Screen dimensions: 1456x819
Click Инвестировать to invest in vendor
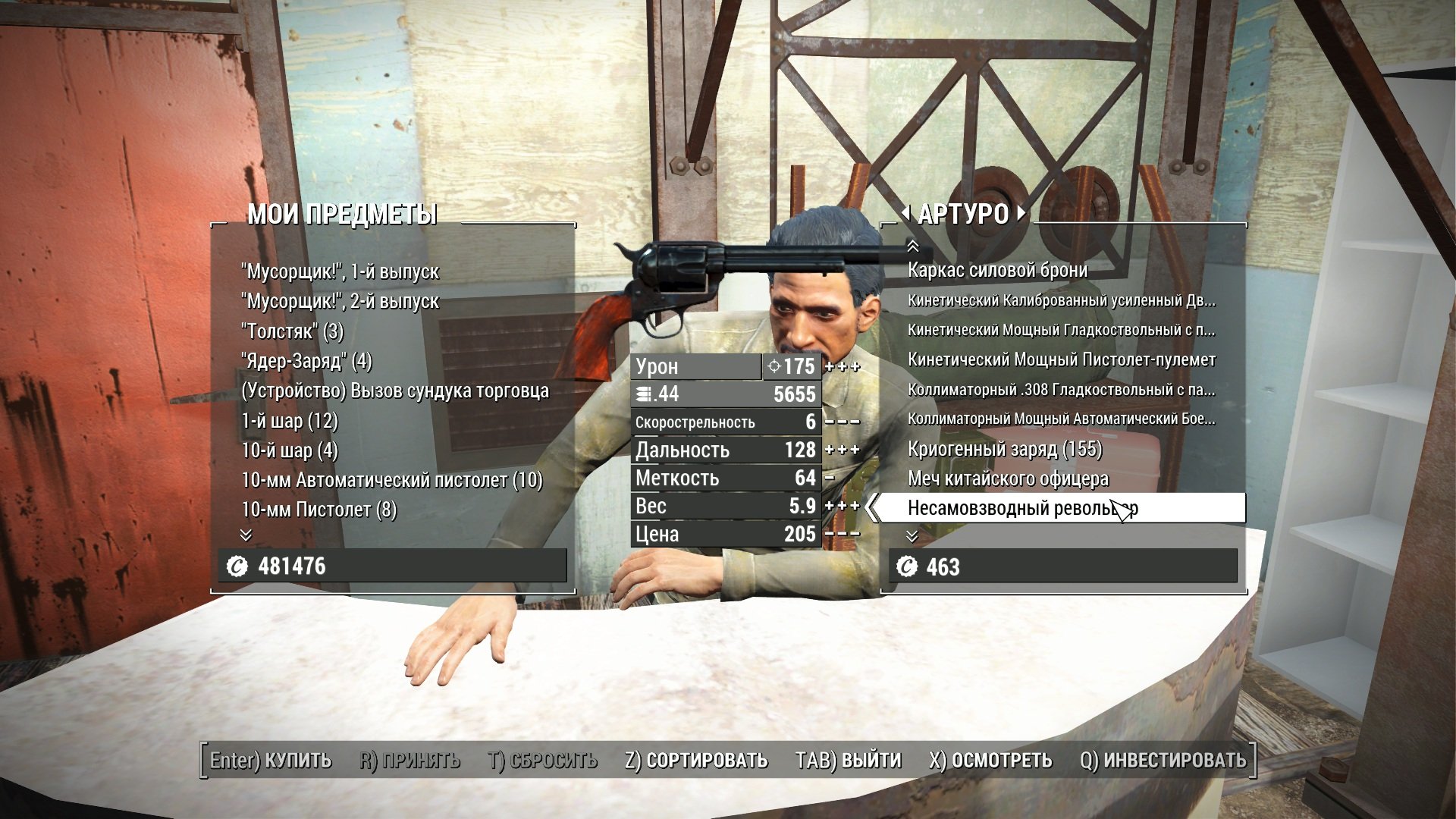pyautogui.click(x=1163, y=760)
